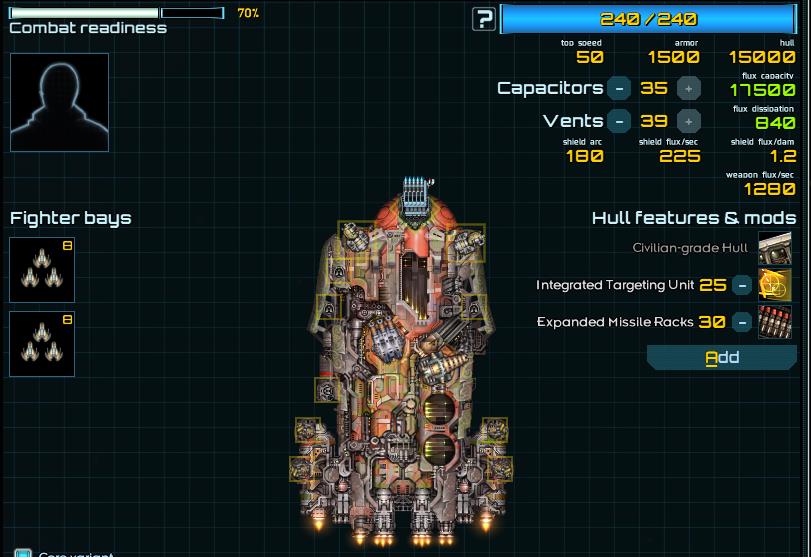
Task: Select the Integrated Targeting Unit icon
Action: pyautogui.click(x=775, y=285)
